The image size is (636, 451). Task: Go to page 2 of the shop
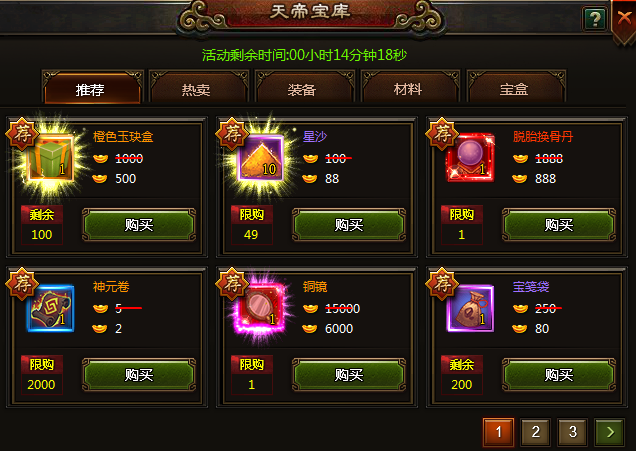(535, 431)
